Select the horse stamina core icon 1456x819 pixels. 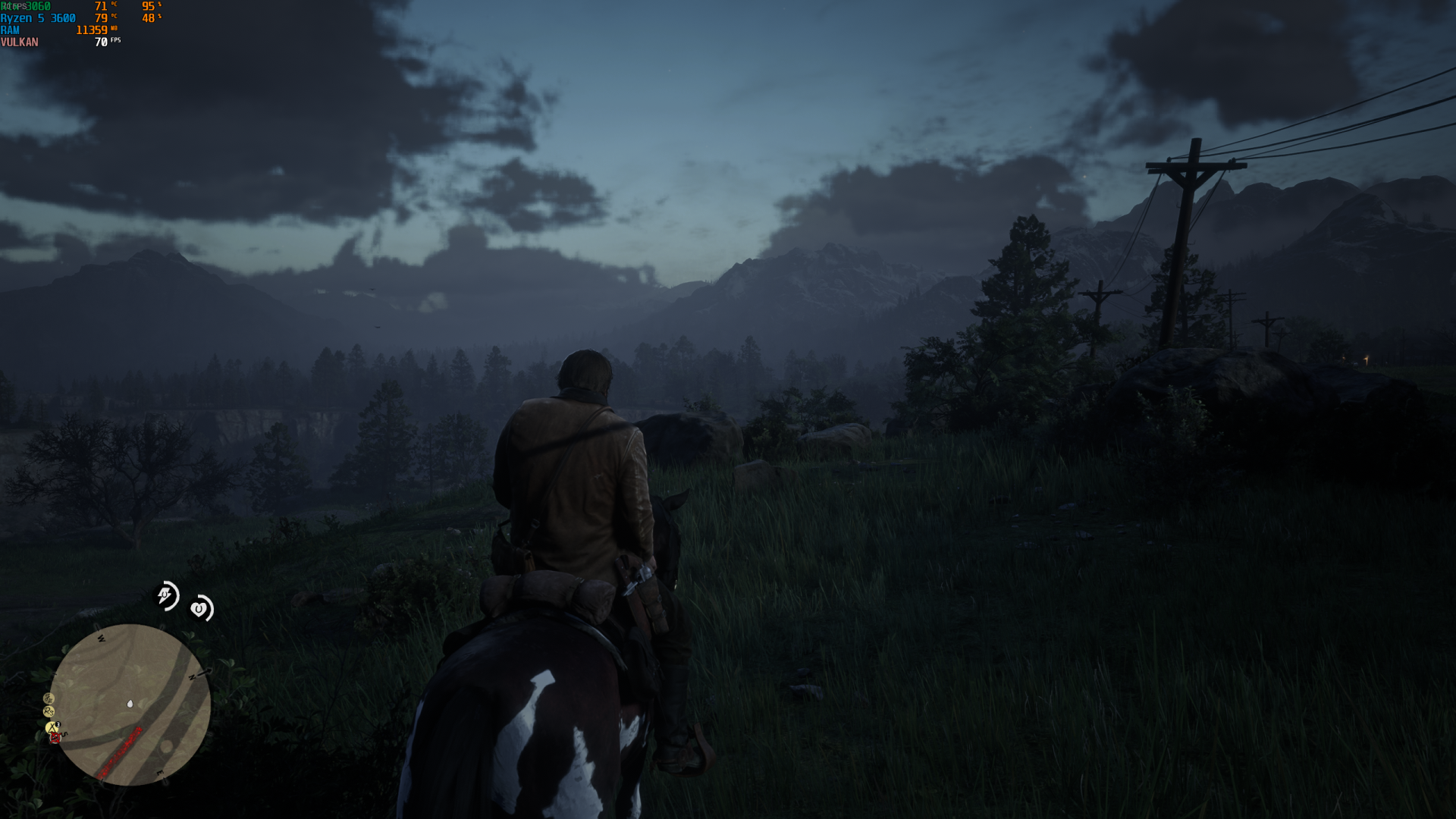tap(166, 595)
